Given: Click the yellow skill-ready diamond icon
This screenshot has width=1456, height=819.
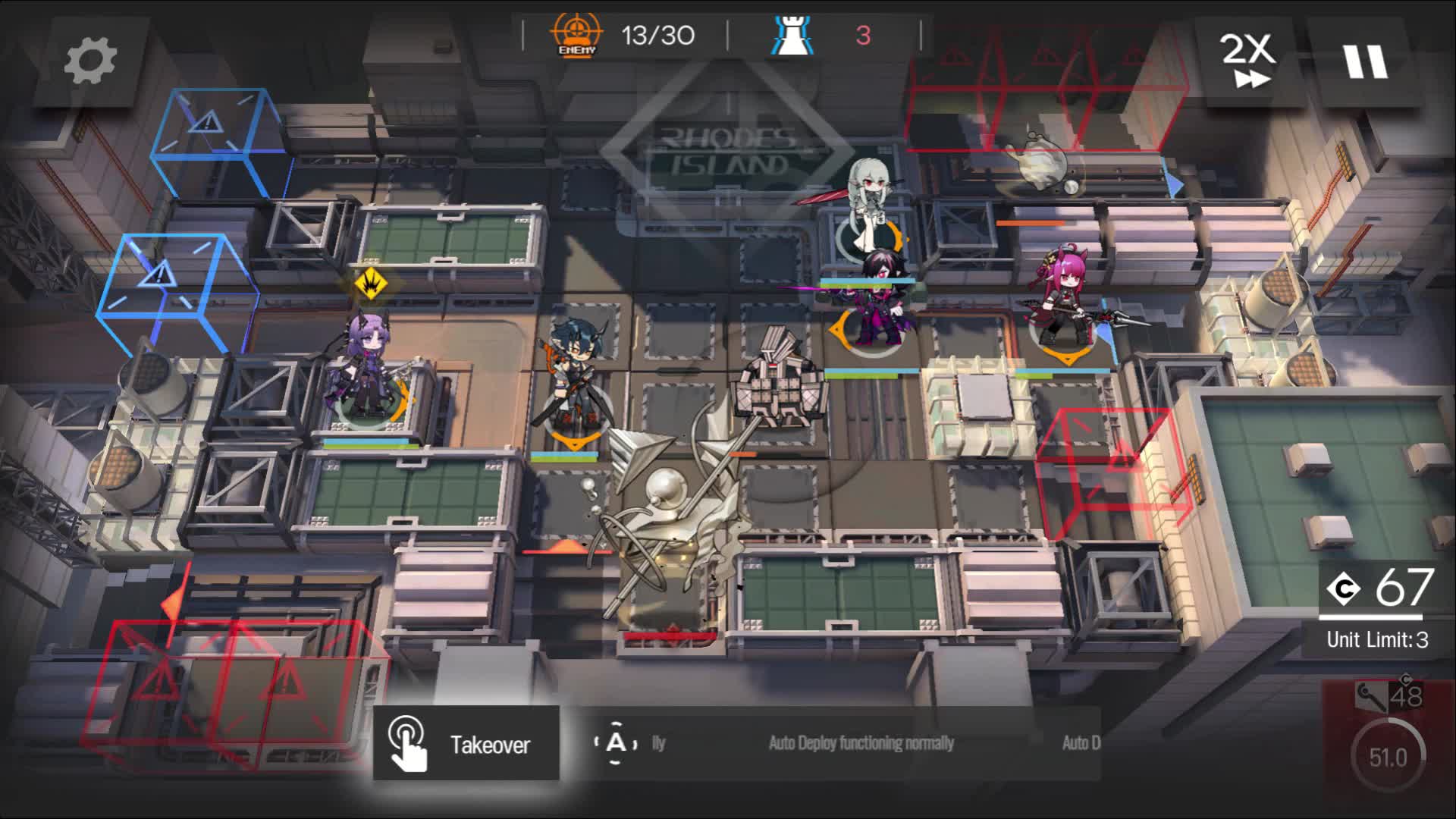Looking at the screenshot, I should 371,284.
